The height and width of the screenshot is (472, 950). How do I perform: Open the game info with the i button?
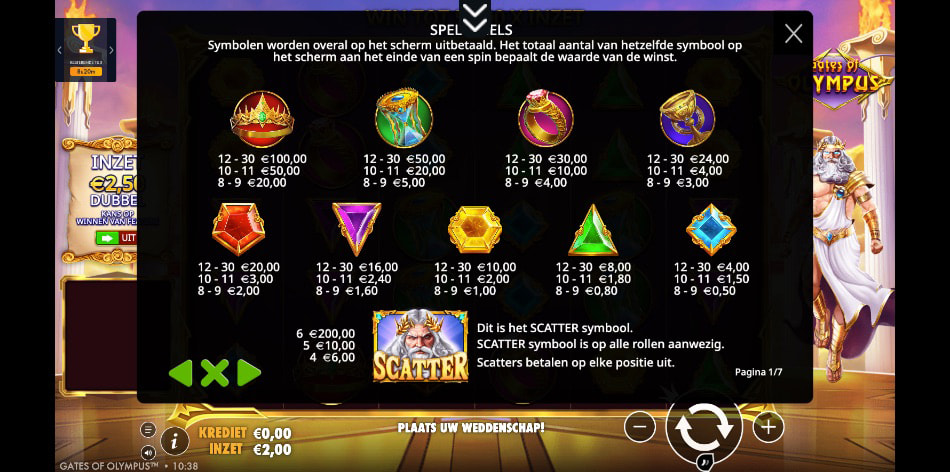pyautogui.click(x=175, y=439)
